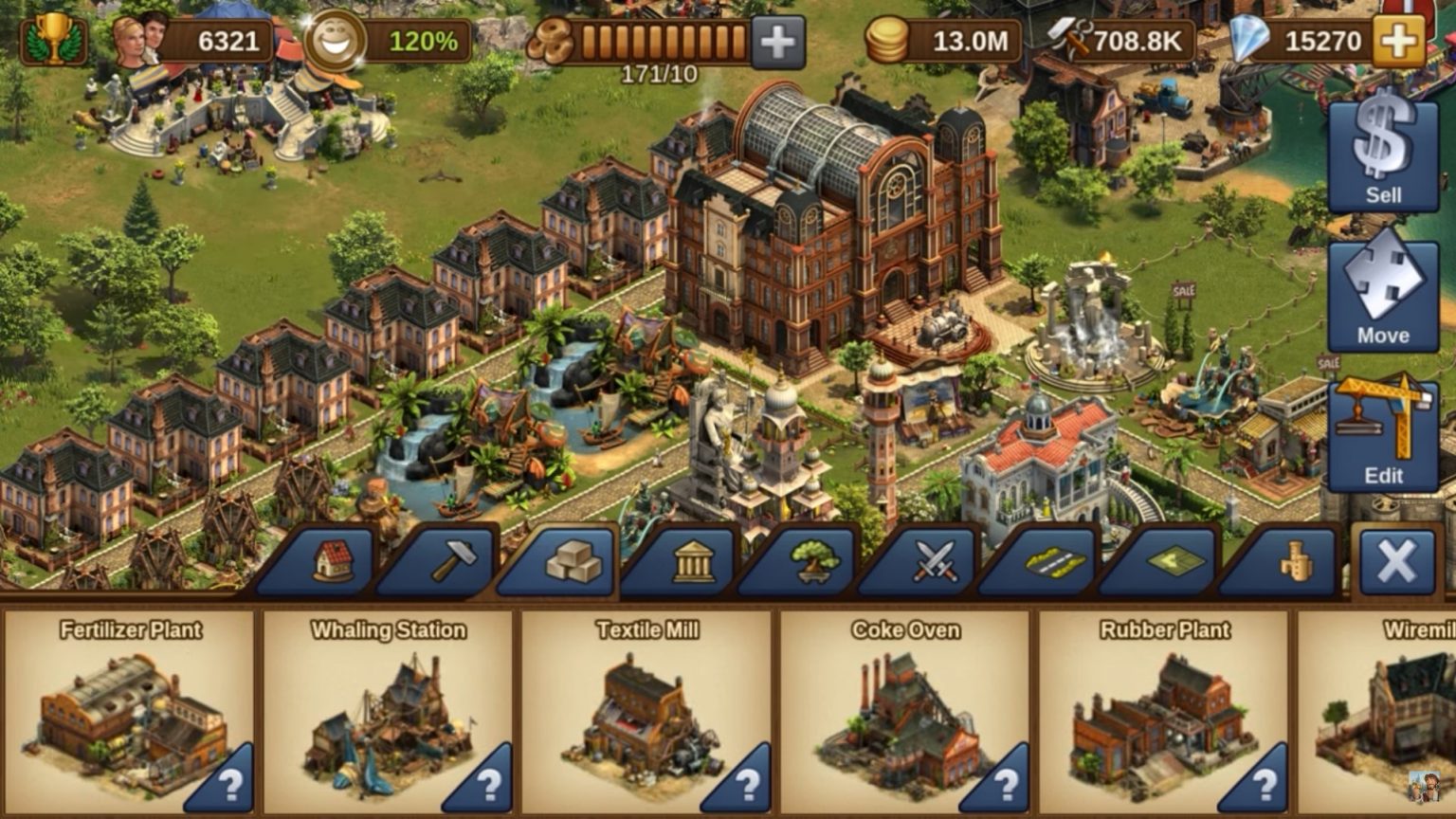Switch to the residential house tab
The width and height of the screenshot is (1456, 819).
tap(332, 561)
